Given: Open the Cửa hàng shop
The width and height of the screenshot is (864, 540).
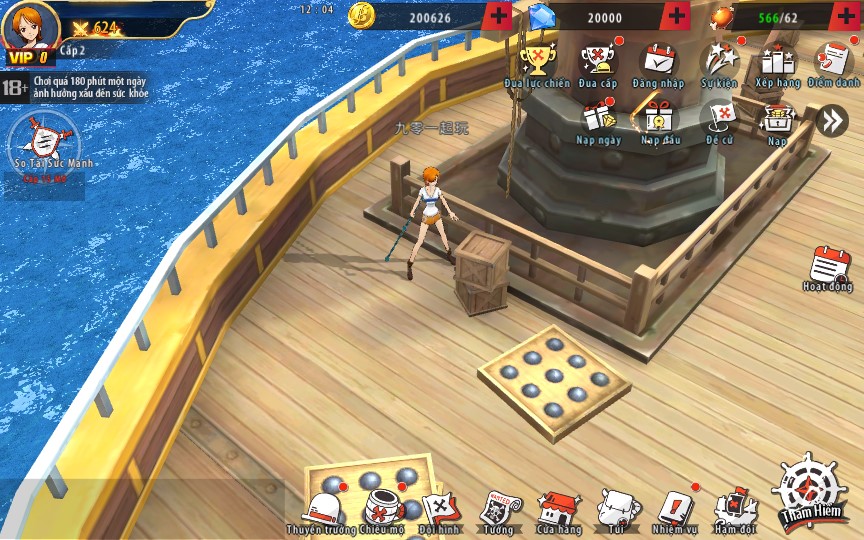Looking at the screenshot, I should point(558,509).
